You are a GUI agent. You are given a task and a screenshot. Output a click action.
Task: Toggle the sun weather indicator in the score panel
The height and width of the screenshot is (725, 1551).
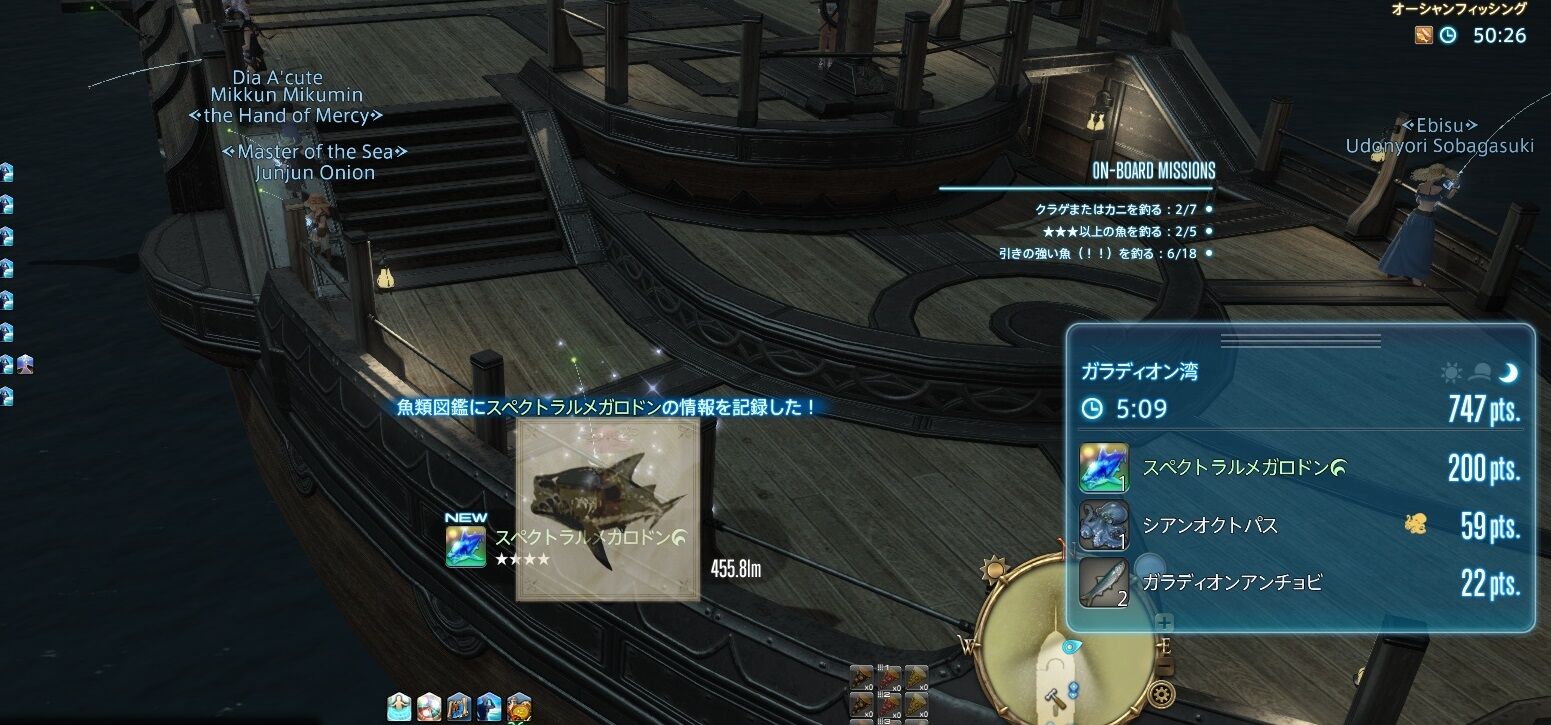tap(1451, 371)
